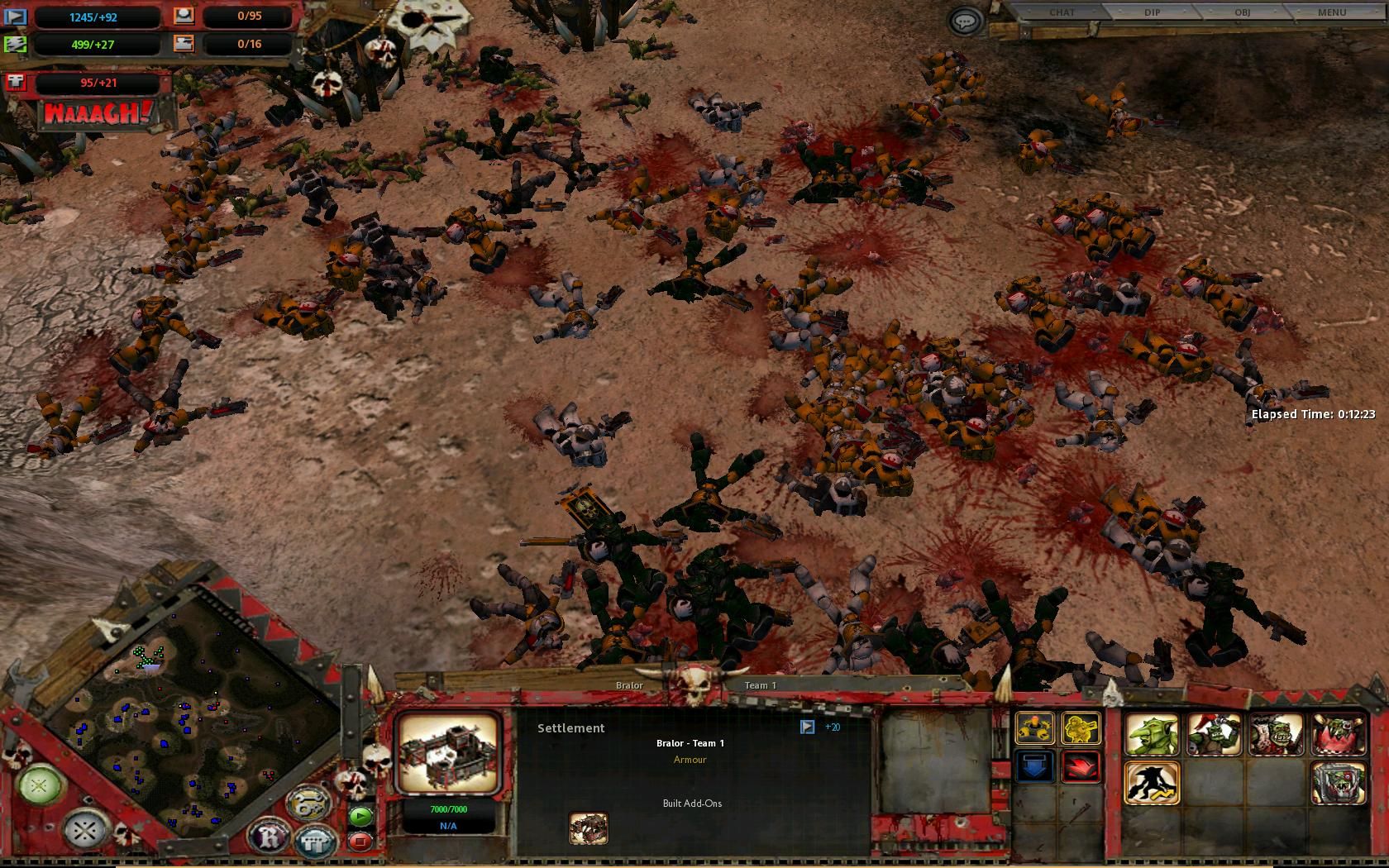The width and height of the screenshot is (1389, 868).
Task: Click the green play button
Action: coord(360,816)
